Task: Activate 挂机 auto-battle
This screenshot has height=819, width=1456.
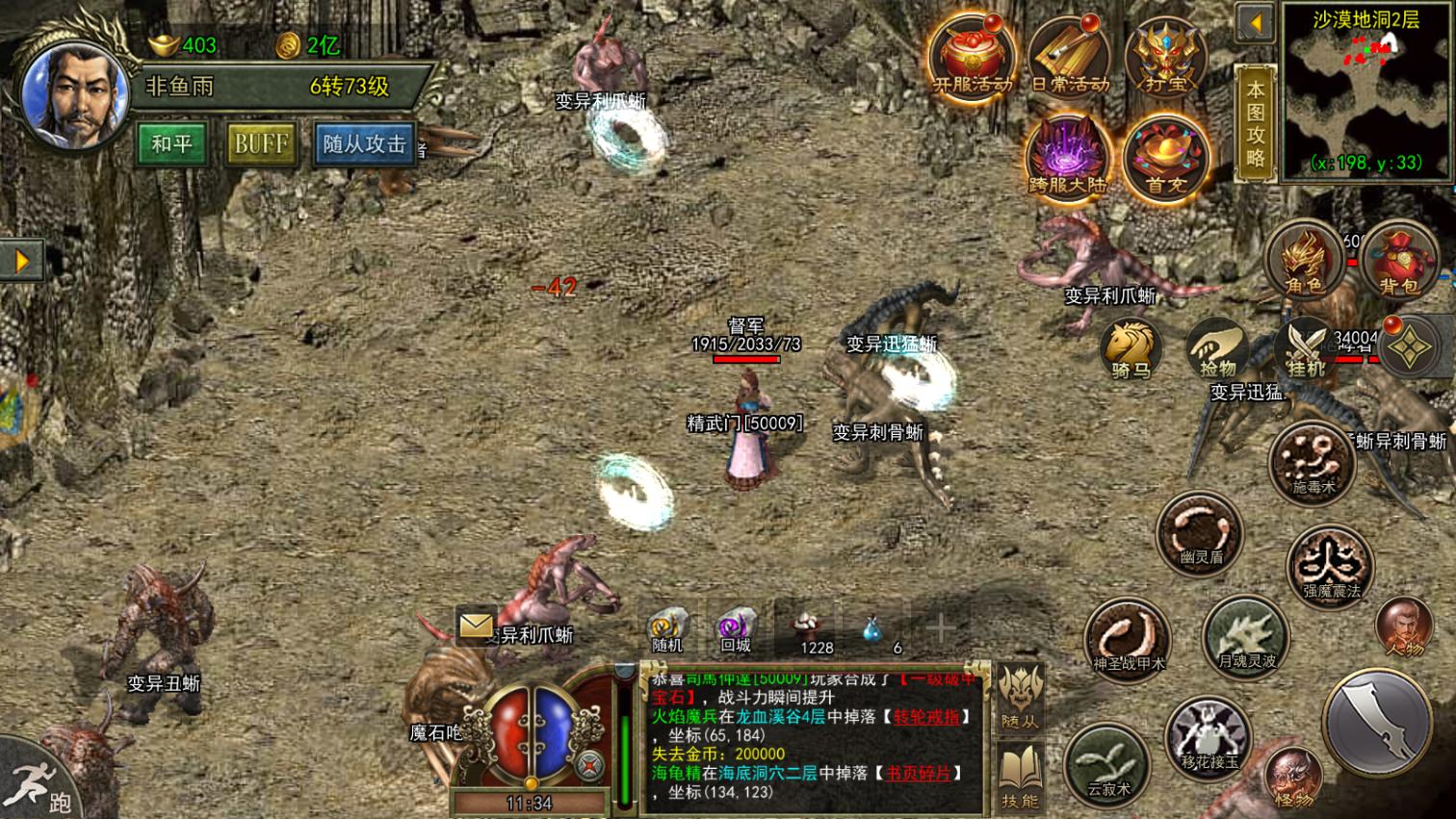Action: click(x=1307, y=348)
